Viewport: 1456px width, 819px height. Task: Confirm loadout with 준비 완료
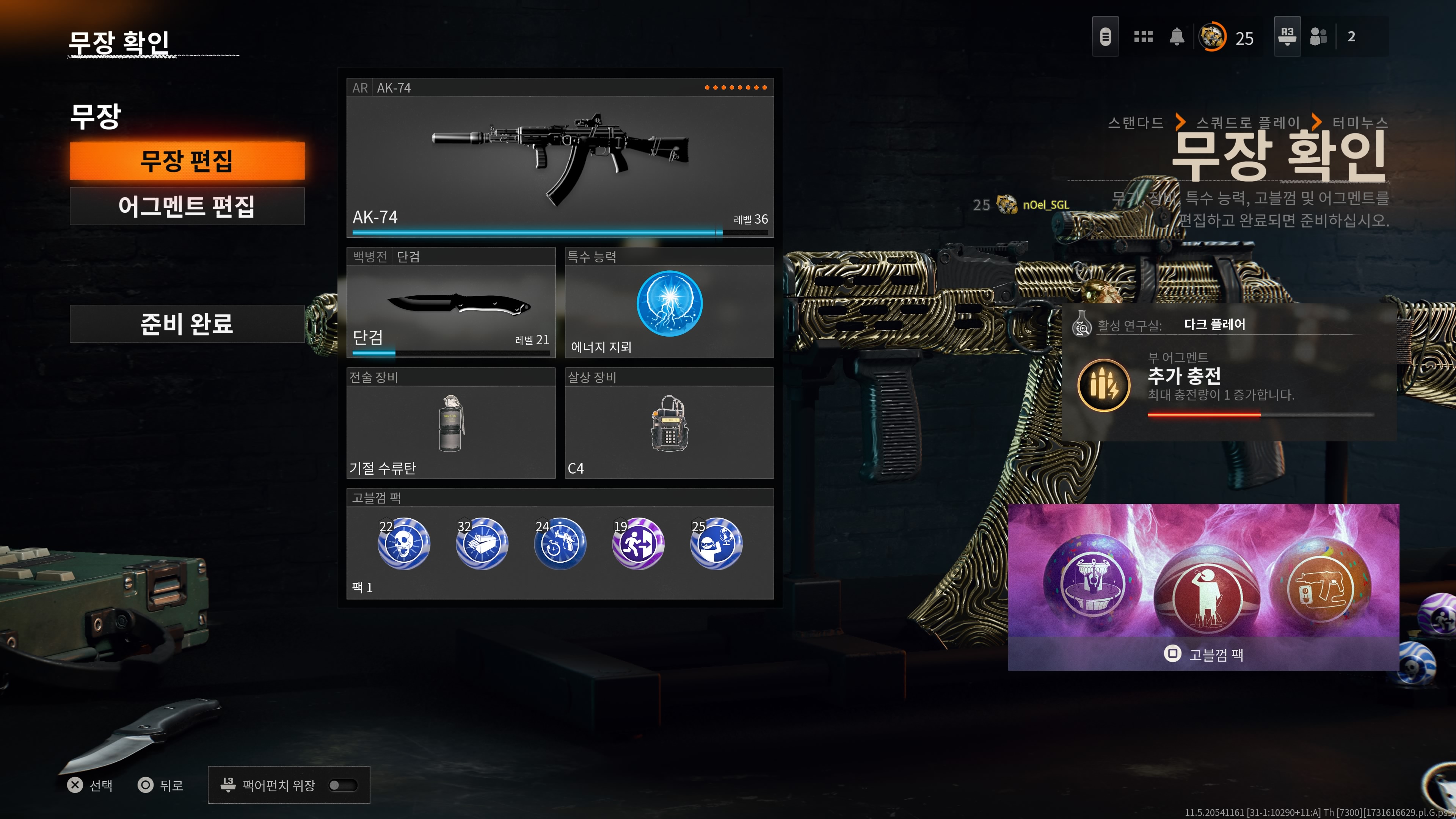187,324
